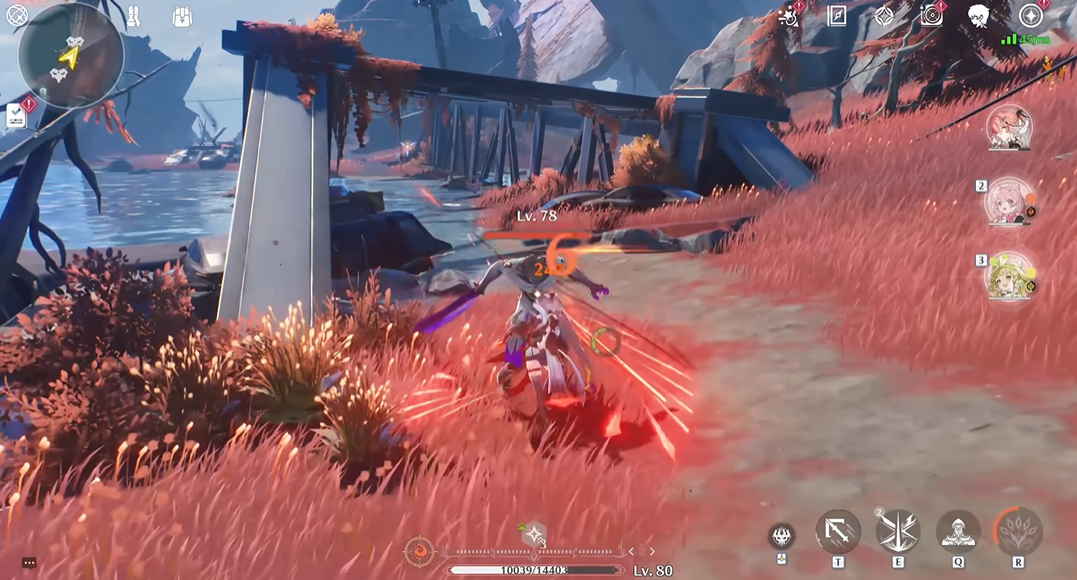Trigger the leaf burst Resonance Liberation
Image resolution: width=1077 pixels, height=580 pixels.
tap(1018, 531)
